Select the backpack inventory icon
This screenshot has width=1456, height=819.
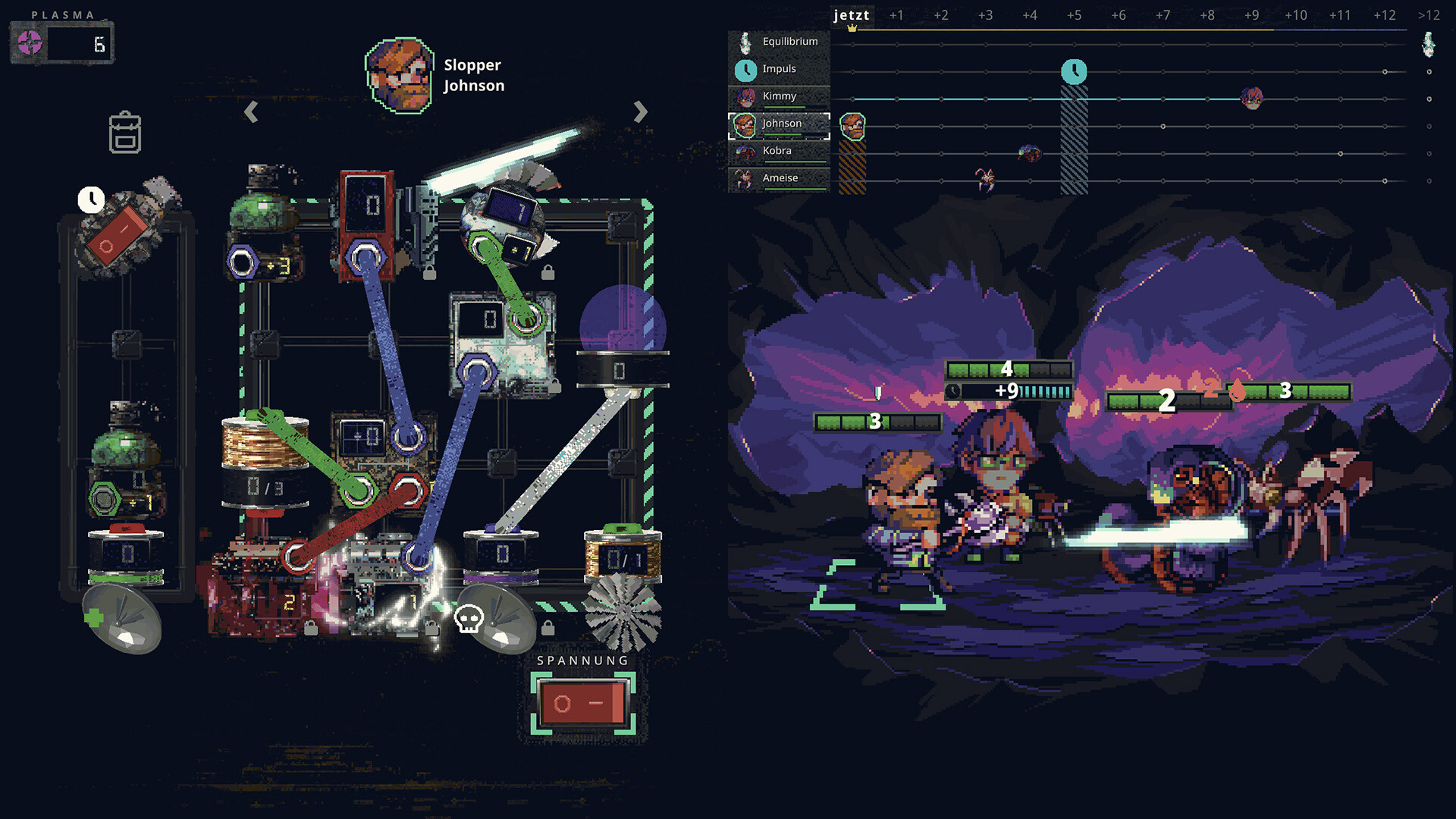coord(124,133)
